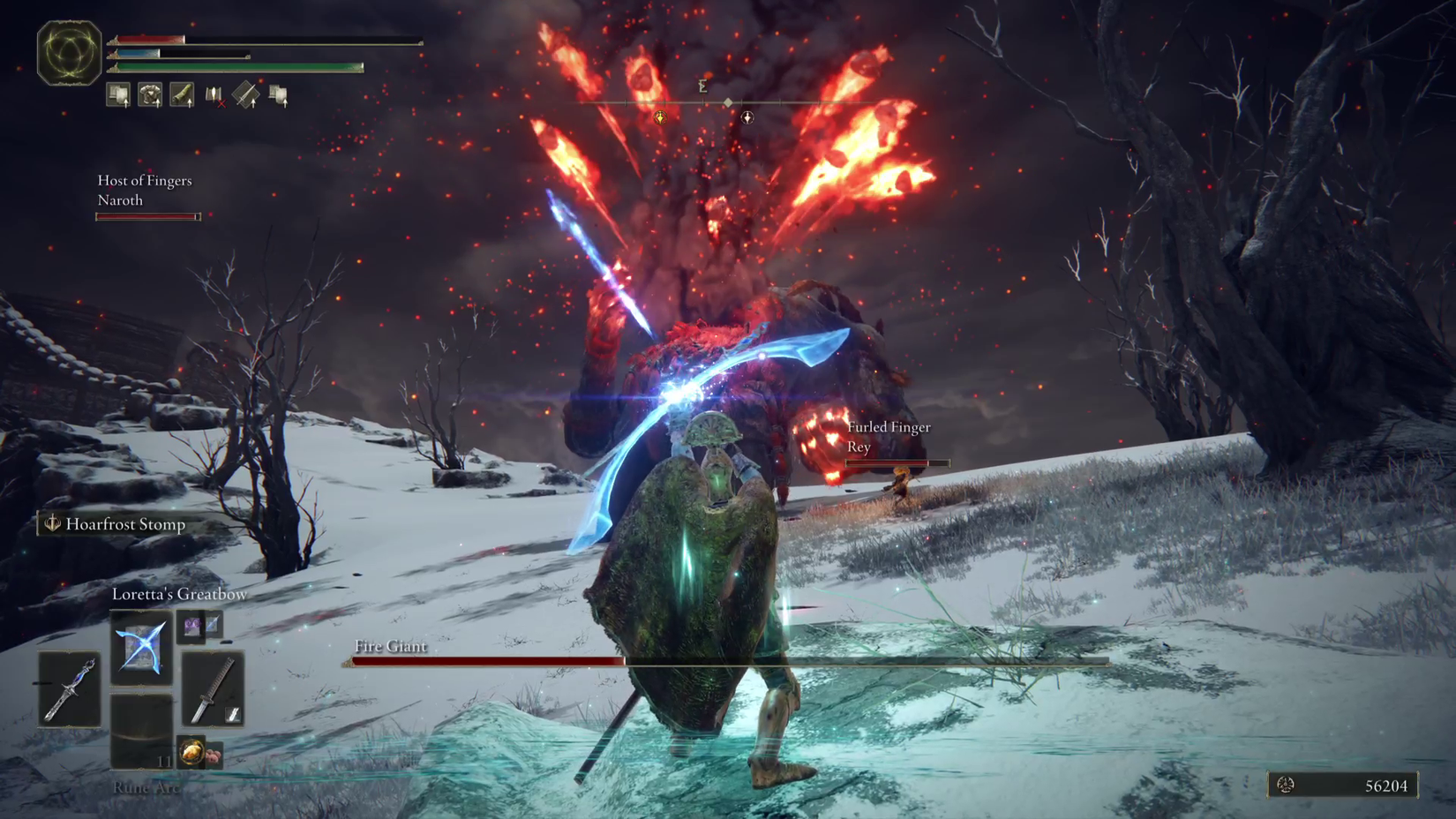Viewport: 1456px width, 819px height.
Task: Select the armor summon buff icon
Action: (150, 94)
